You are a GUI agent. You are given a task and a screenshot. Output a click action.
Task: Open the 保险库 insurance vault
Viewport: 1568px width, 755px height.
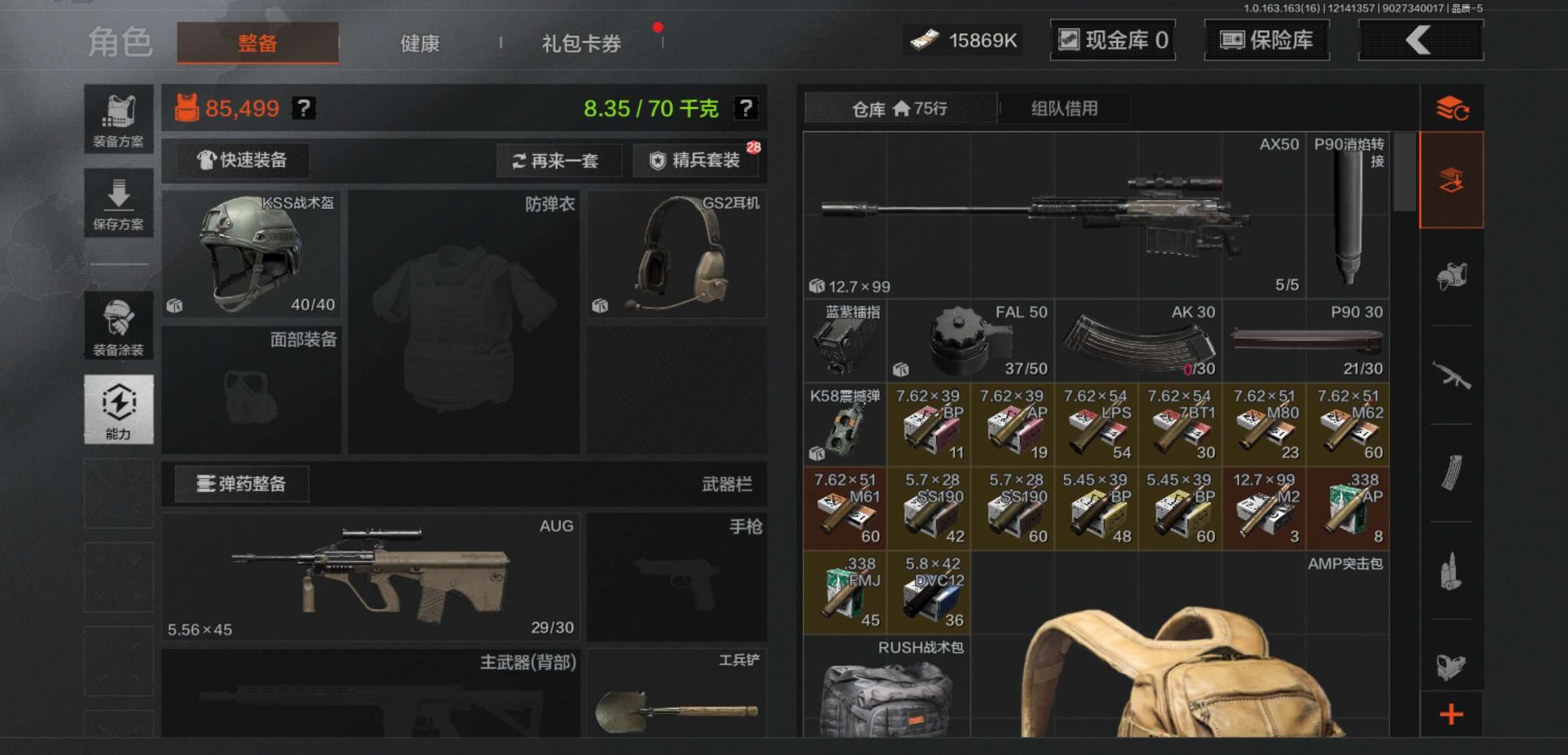[1266, 40]
